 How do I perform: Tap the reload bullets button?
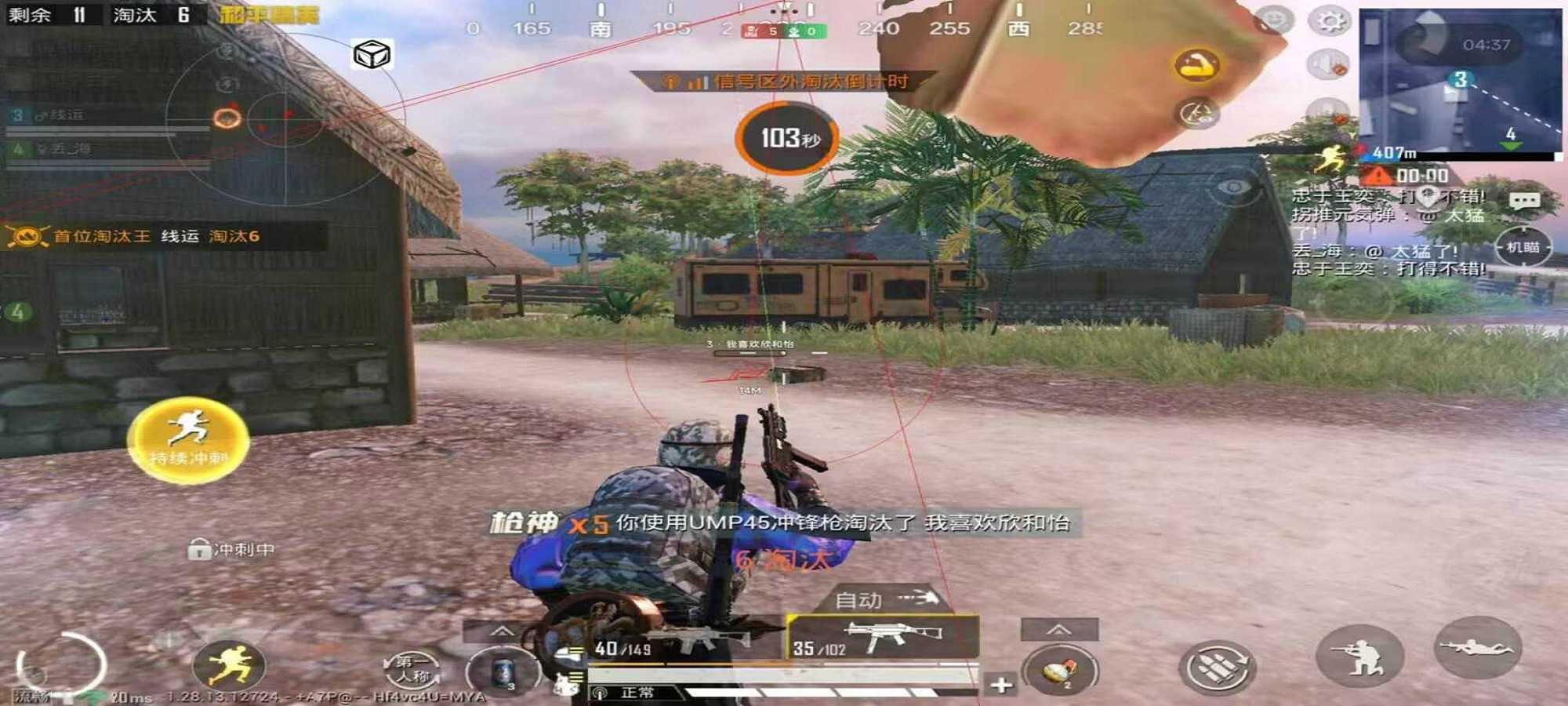click(x=1217, y=665)
